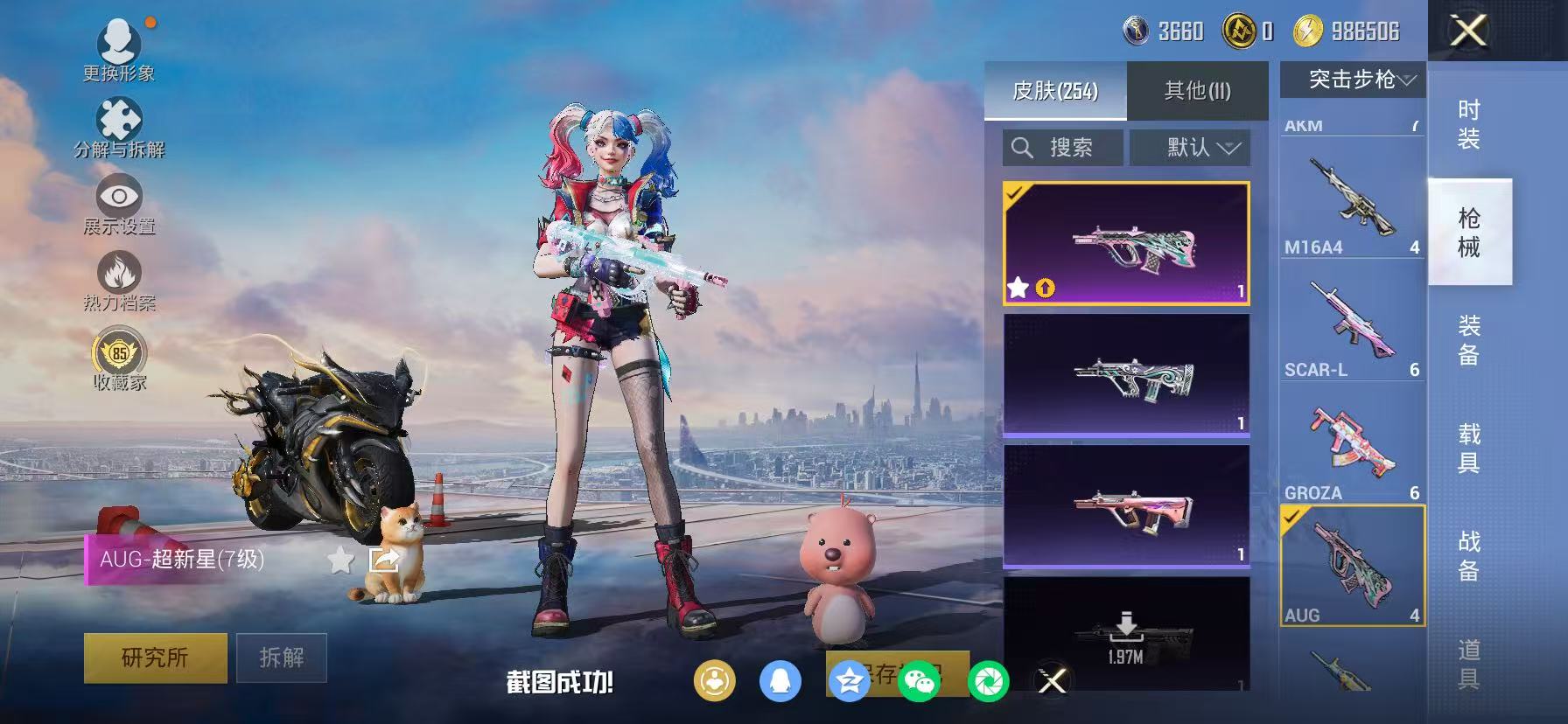The image size is (1568, 724).
Task: Switch to the 其他(11) tab
Action: 1197,90
